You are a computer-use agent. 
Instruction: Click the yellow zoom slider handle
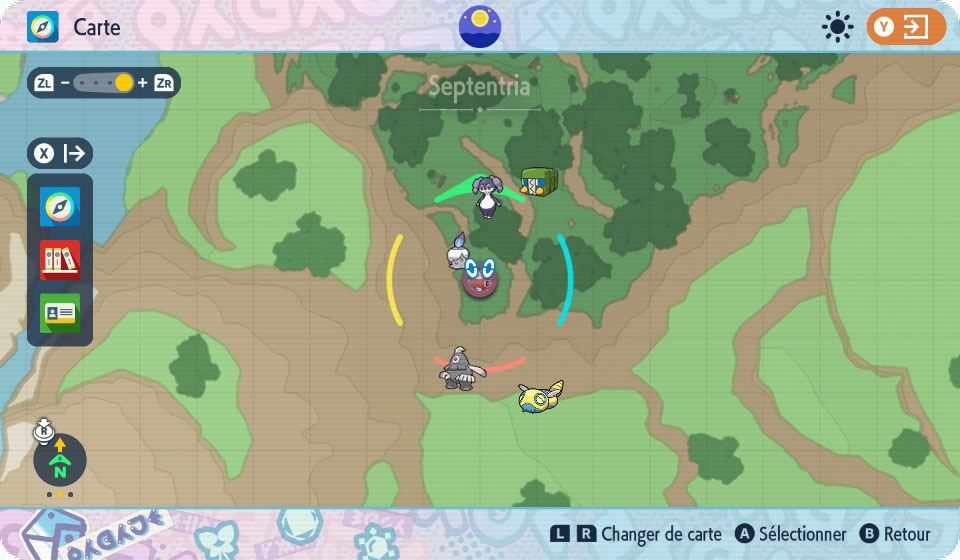pyautogui.click(x=123, y=83)
